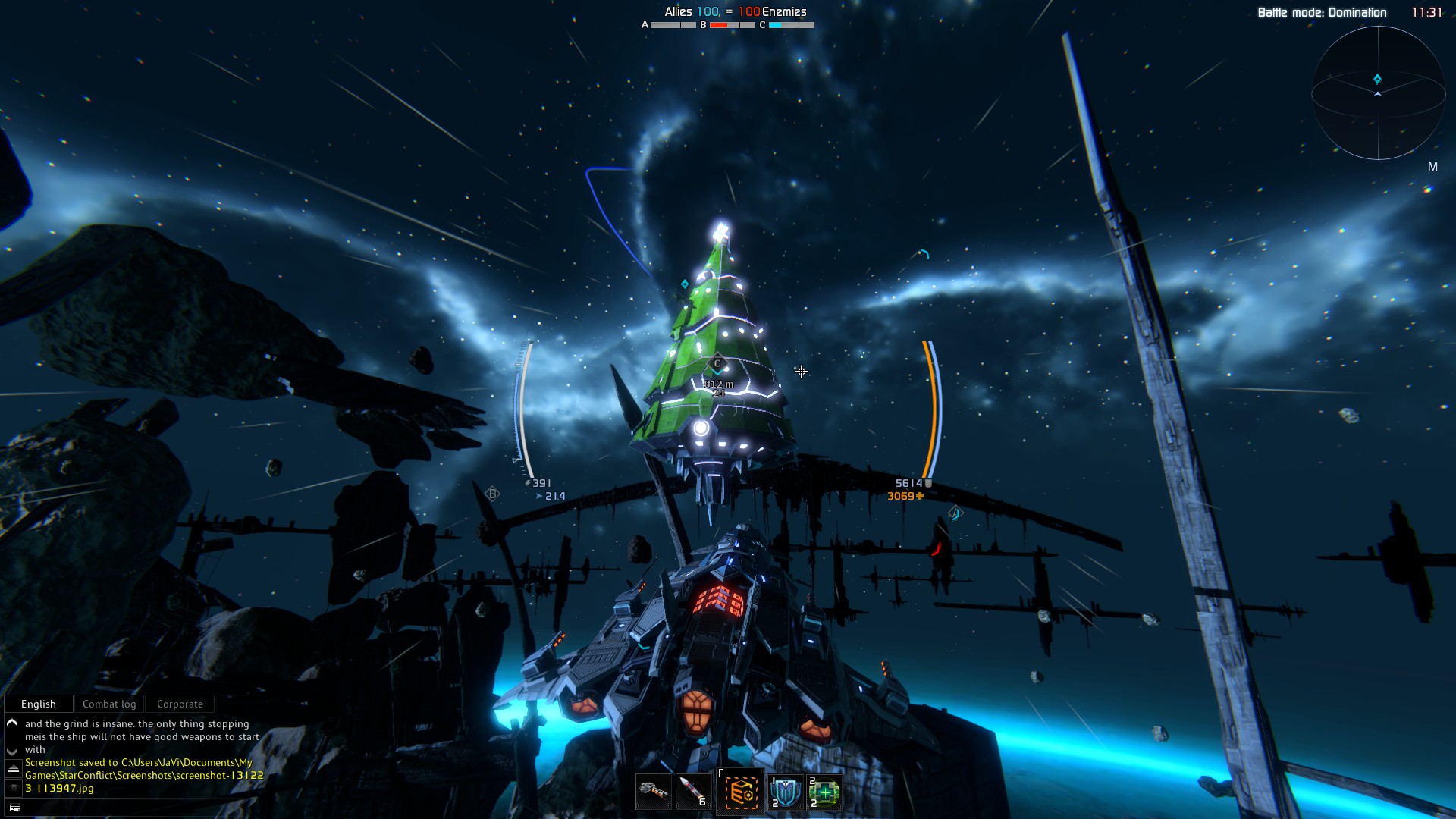Select the missile slot with 6 rockets
The height and width of the screenshot is (819, 1456).
tap(693, 792)
